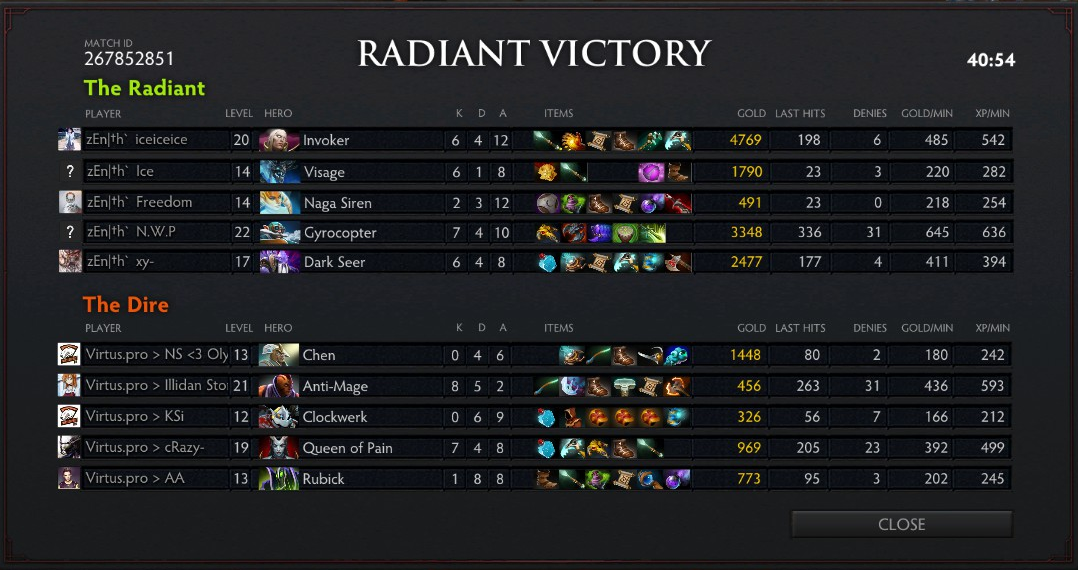Open Virtus.pro AA's player avatar
Viewport: 1078px width, 570px height.
(x=69, y=479)
